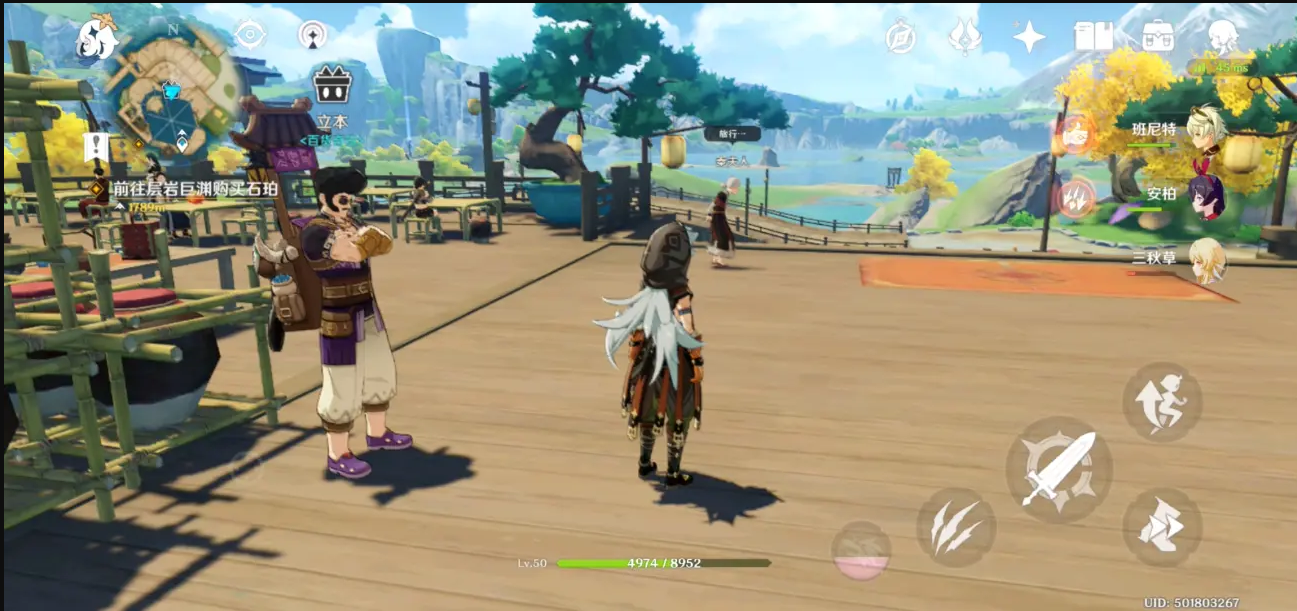Open the winged emblem battle pass icon
Viewport: 1297px width, 611px height.
pos(964,38)
